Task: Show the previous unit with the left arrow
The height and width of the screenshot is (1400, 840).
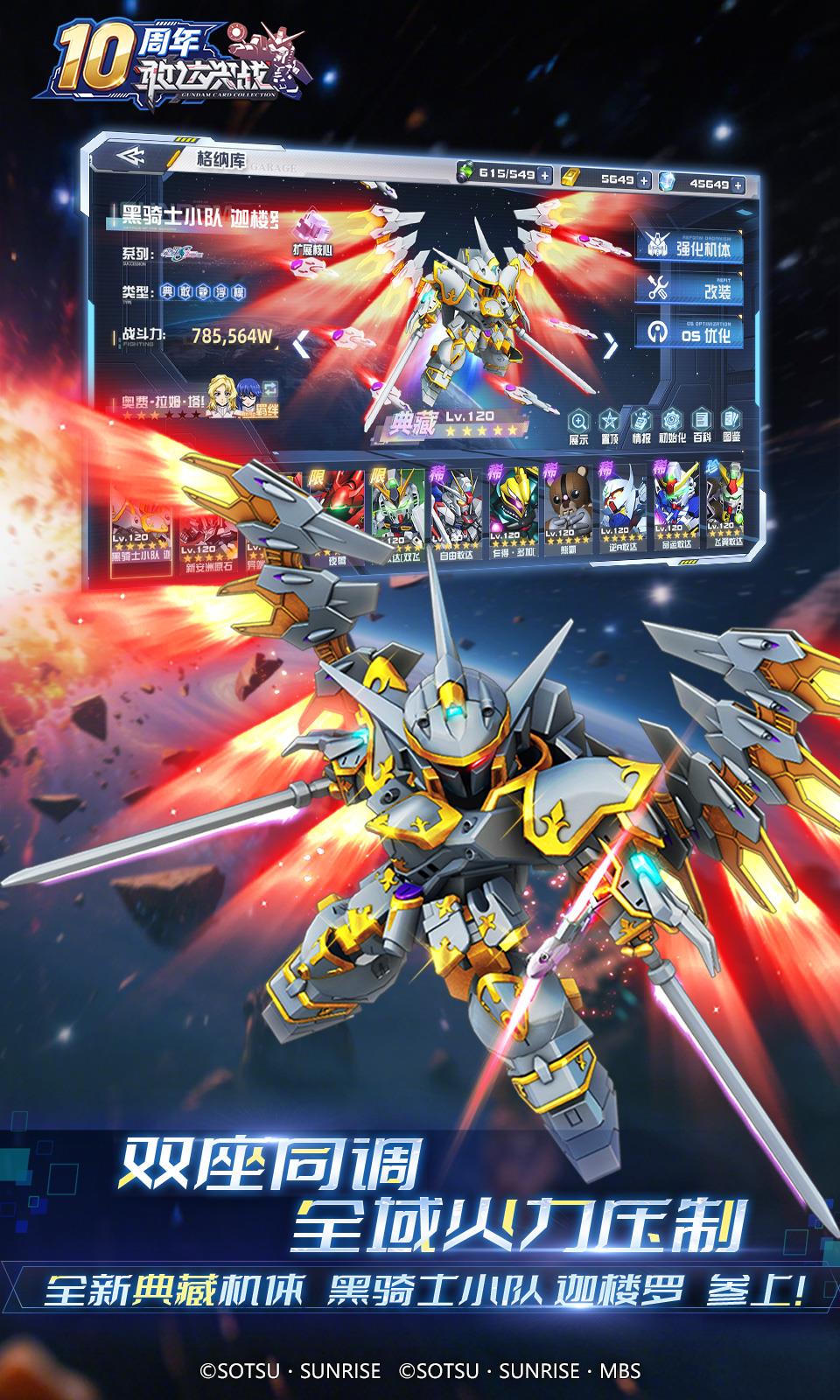Action: click(x=301, y=344)
